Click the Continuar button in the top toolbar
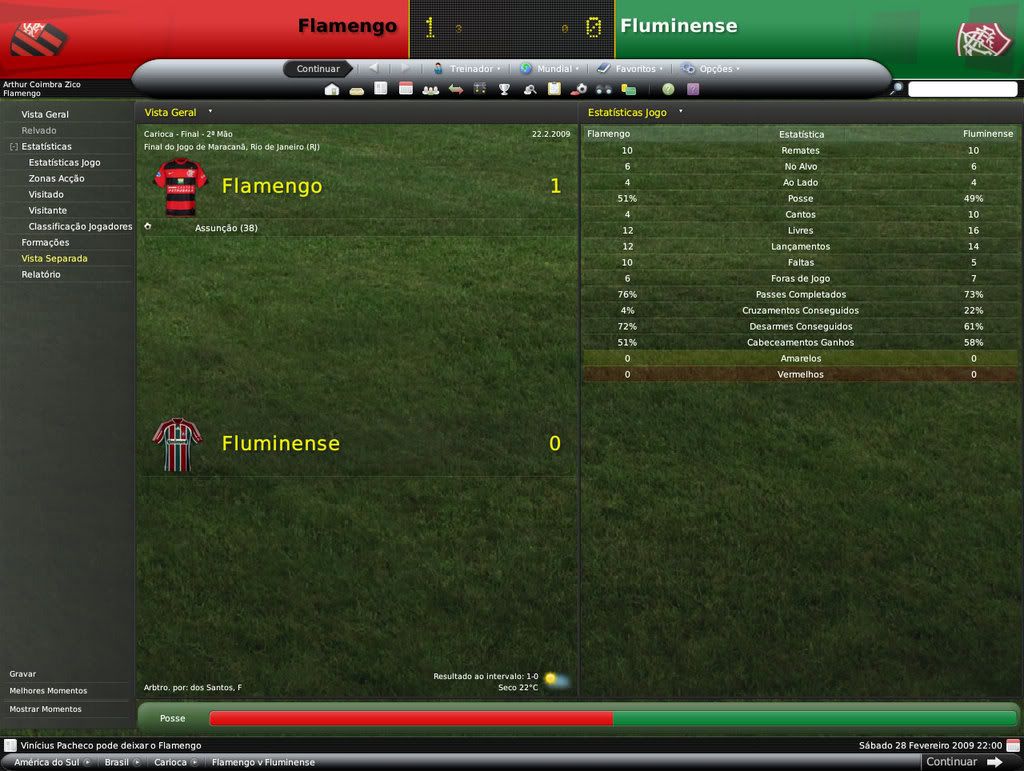 [x=318, y=69]
